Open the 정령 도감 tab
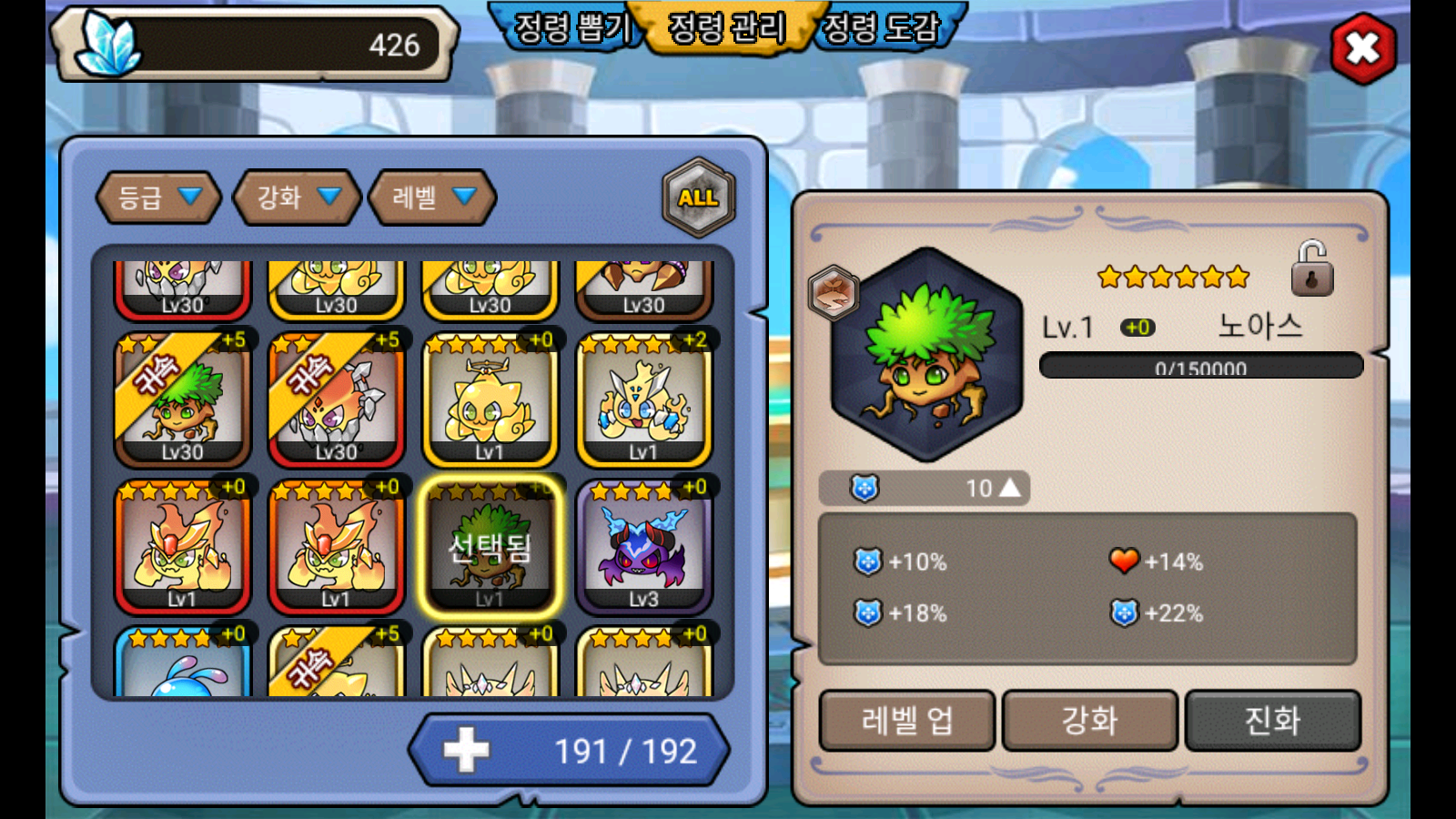This screenshot has width=1456, height=819. click(881, 27)
